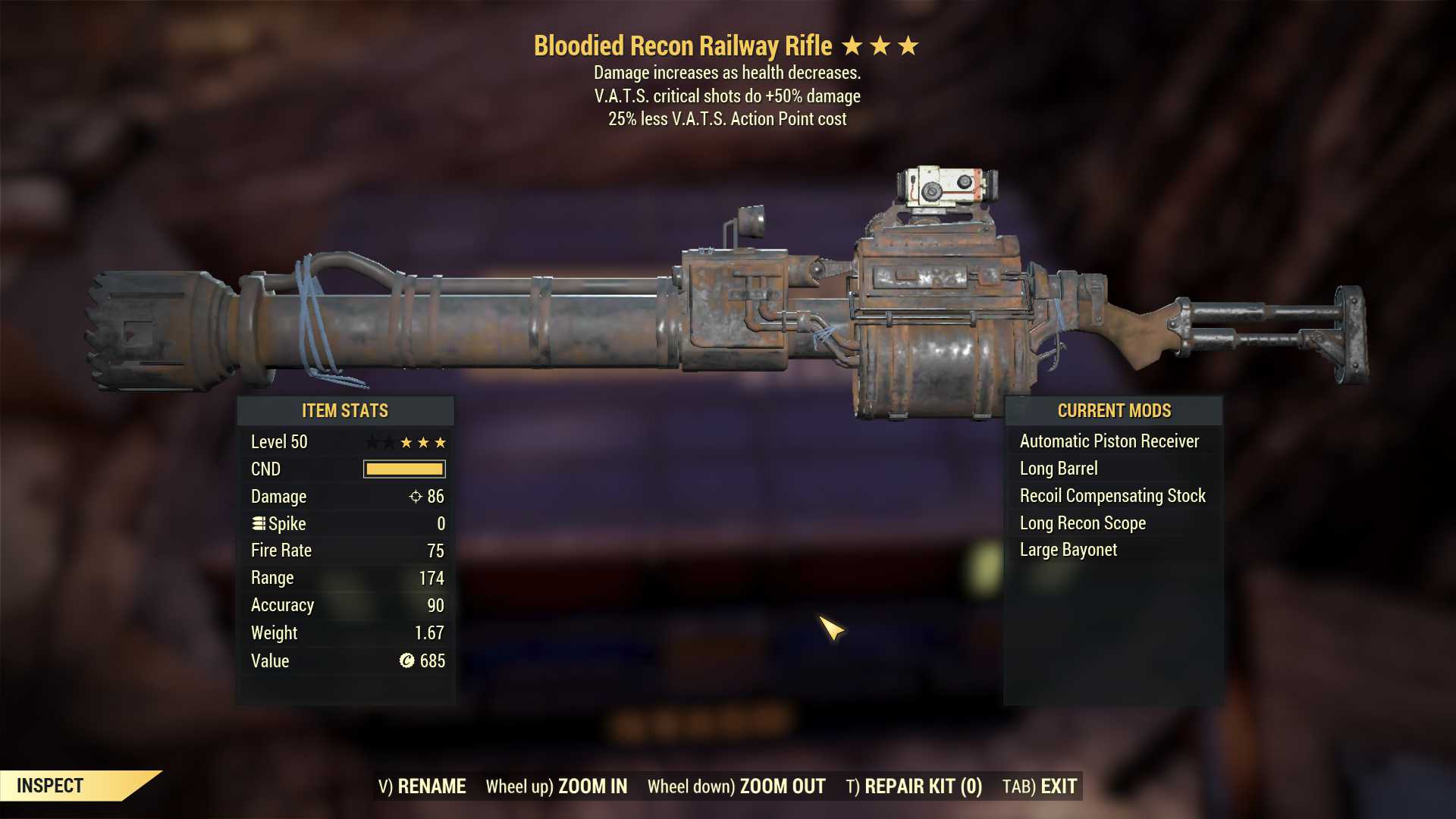Rename the Bloodied Recon Railway Rifle

pos(422,786)
